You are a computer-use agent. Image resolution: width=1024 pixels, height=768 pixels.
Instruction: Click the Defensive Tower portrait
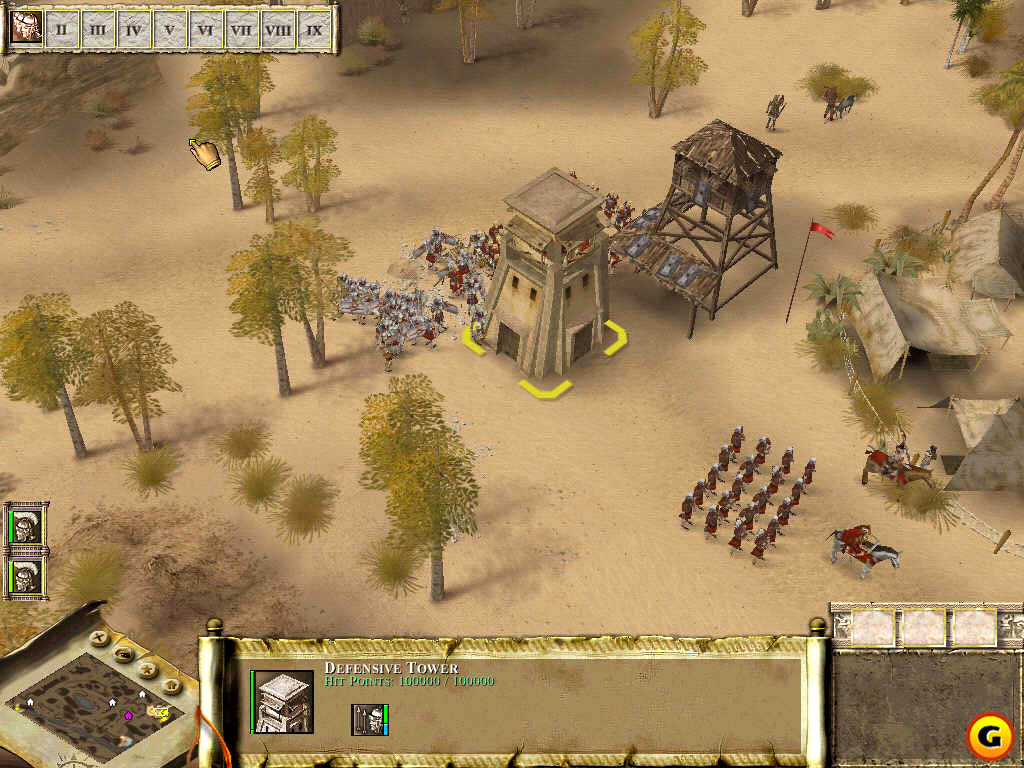tap(284, 701)
